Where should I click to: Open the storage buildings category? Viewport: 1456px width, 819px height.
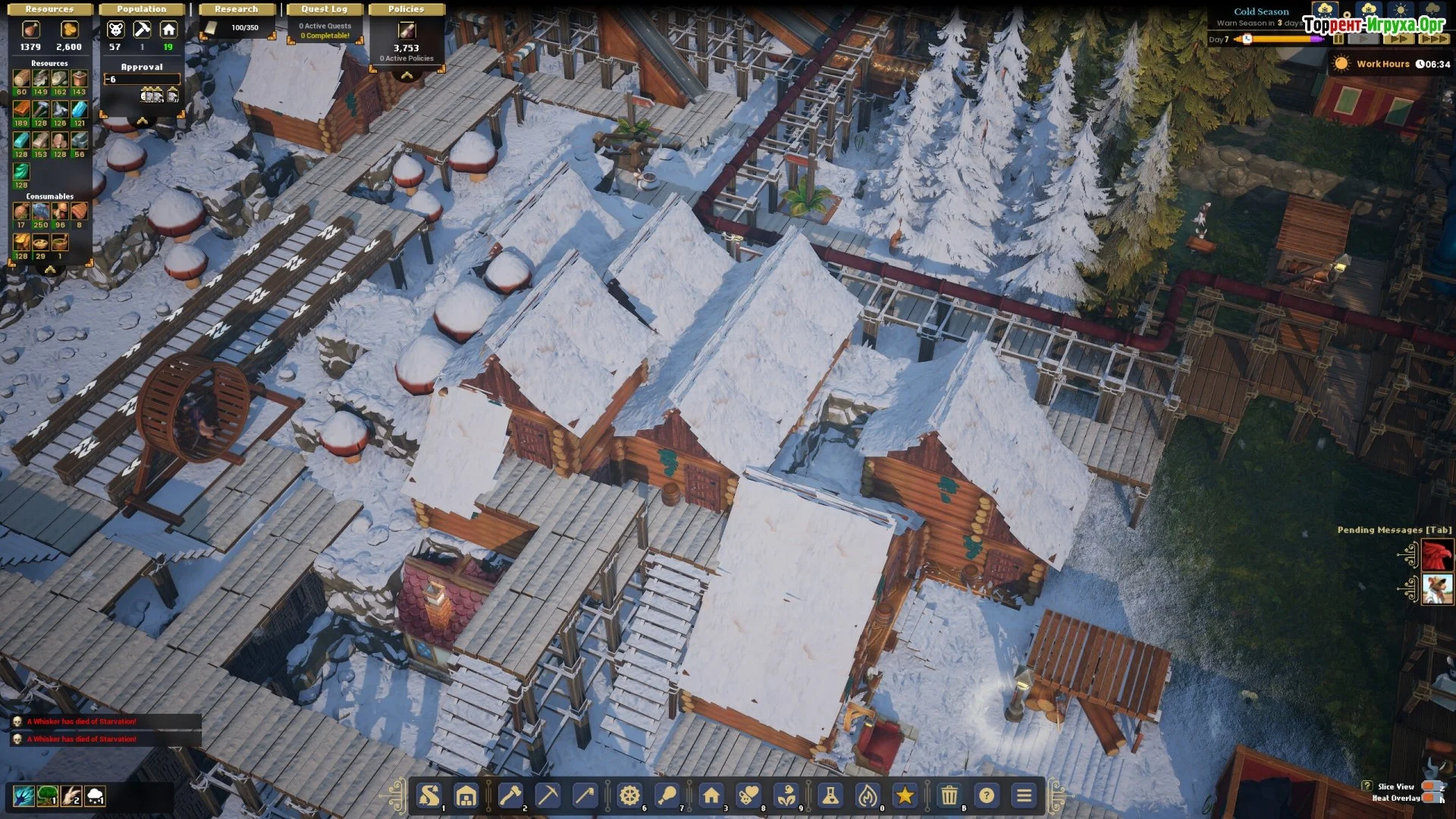466,795
